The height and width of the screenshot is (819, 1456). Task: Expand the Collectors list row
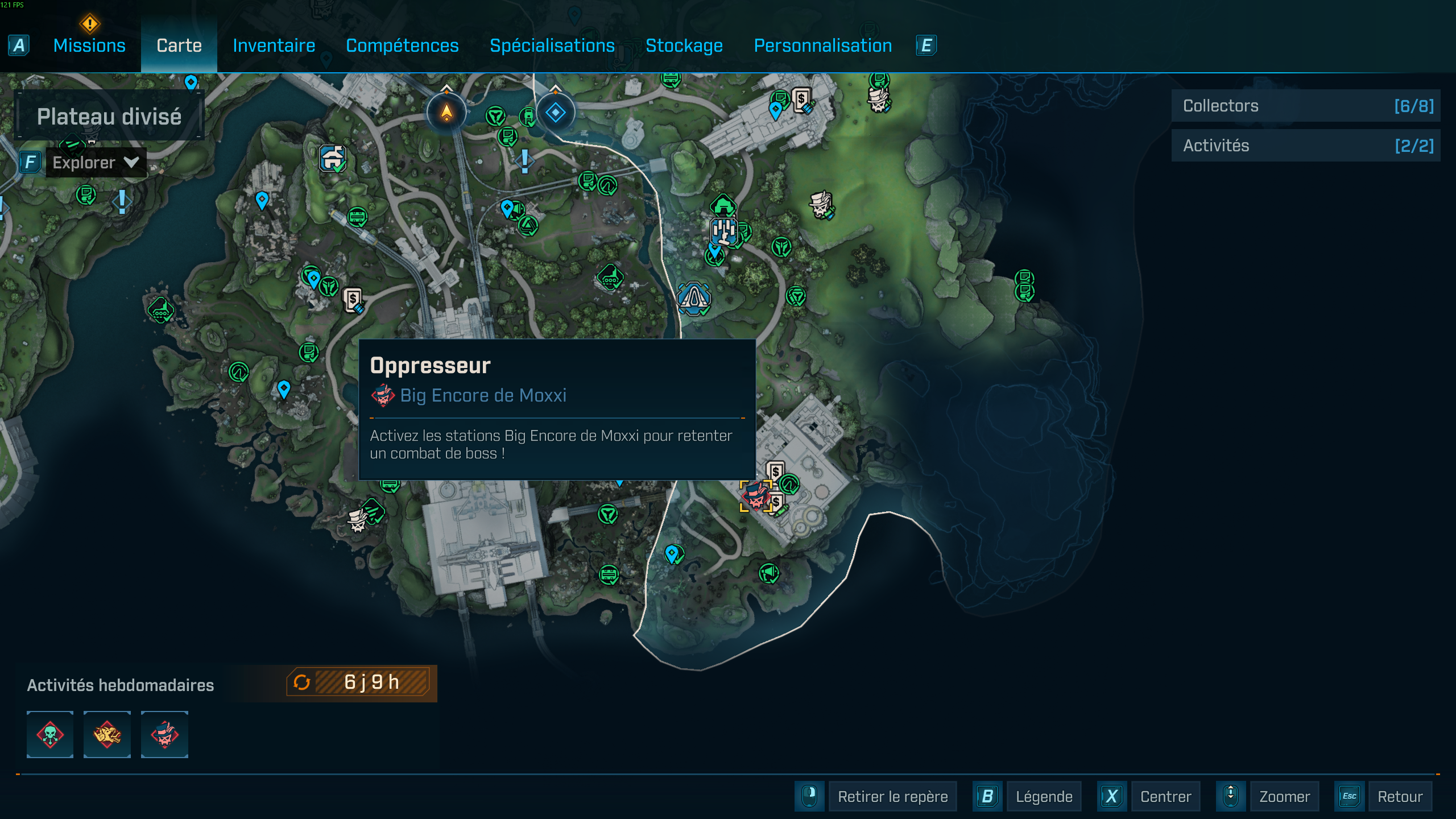[1305, 106]
